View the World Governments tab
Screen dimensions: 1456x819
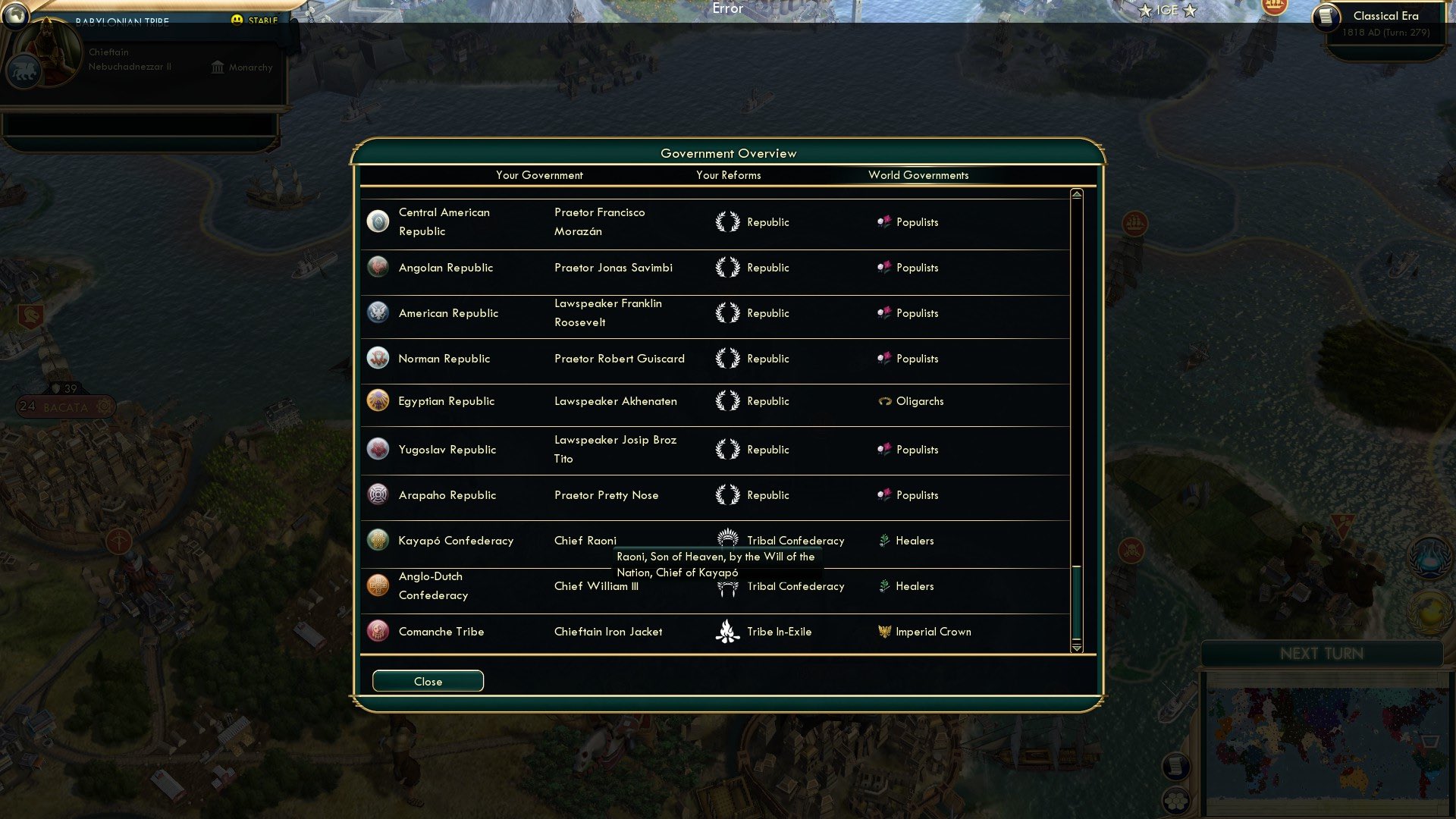[x=918, y=175]
